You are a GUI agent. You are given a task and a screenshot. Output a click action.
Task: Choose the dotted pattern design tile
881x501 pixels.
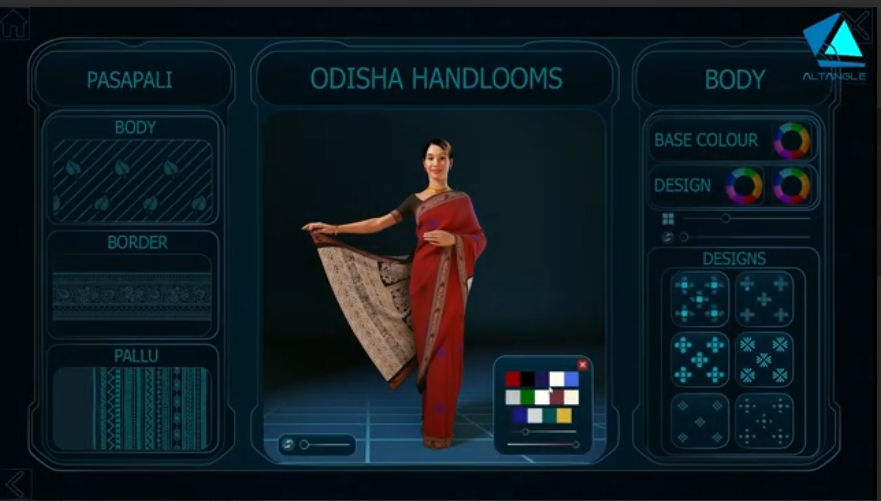(765, 421)
